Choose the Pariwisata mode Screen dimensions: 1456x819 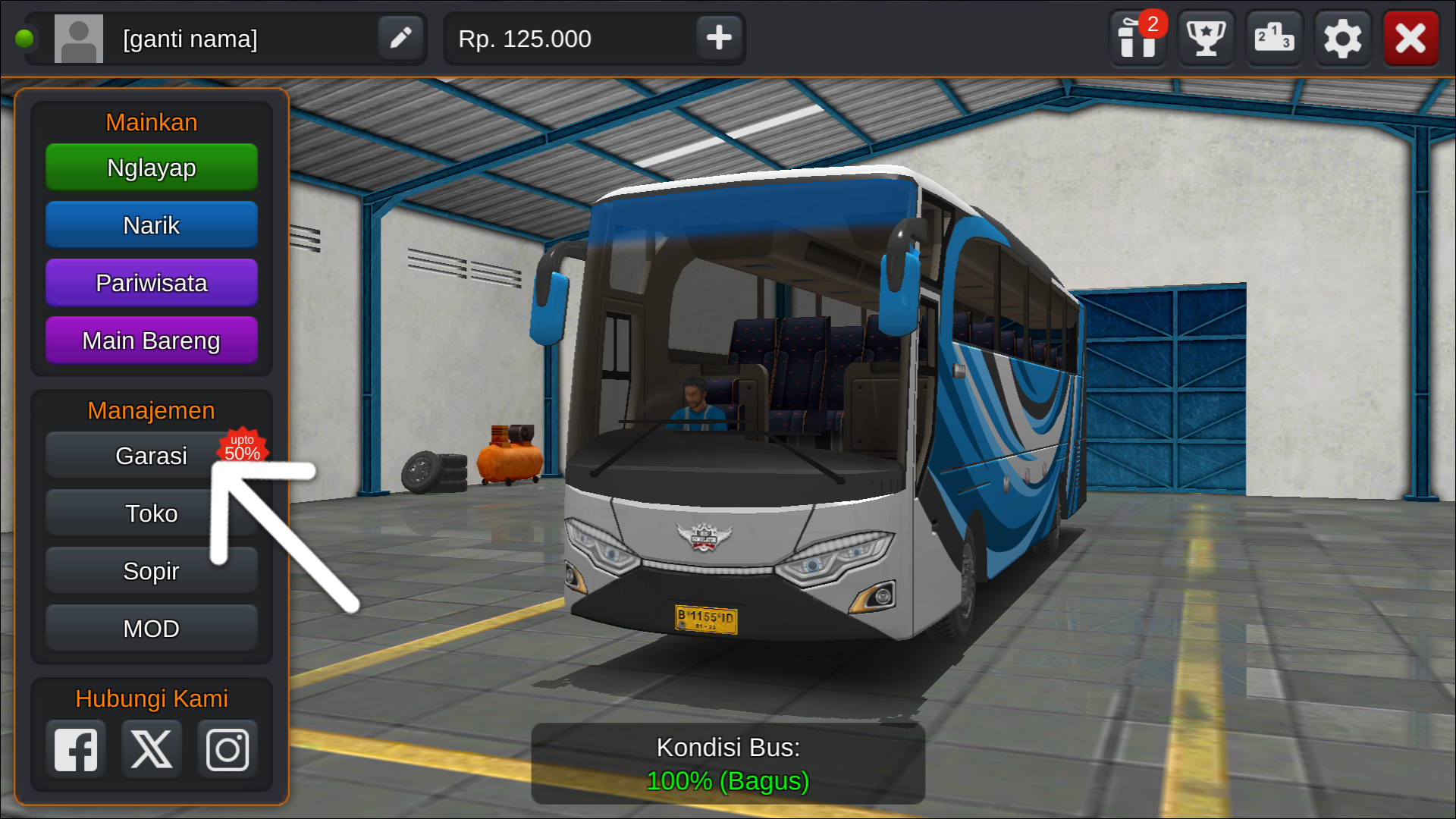click(x=151, y=282)
